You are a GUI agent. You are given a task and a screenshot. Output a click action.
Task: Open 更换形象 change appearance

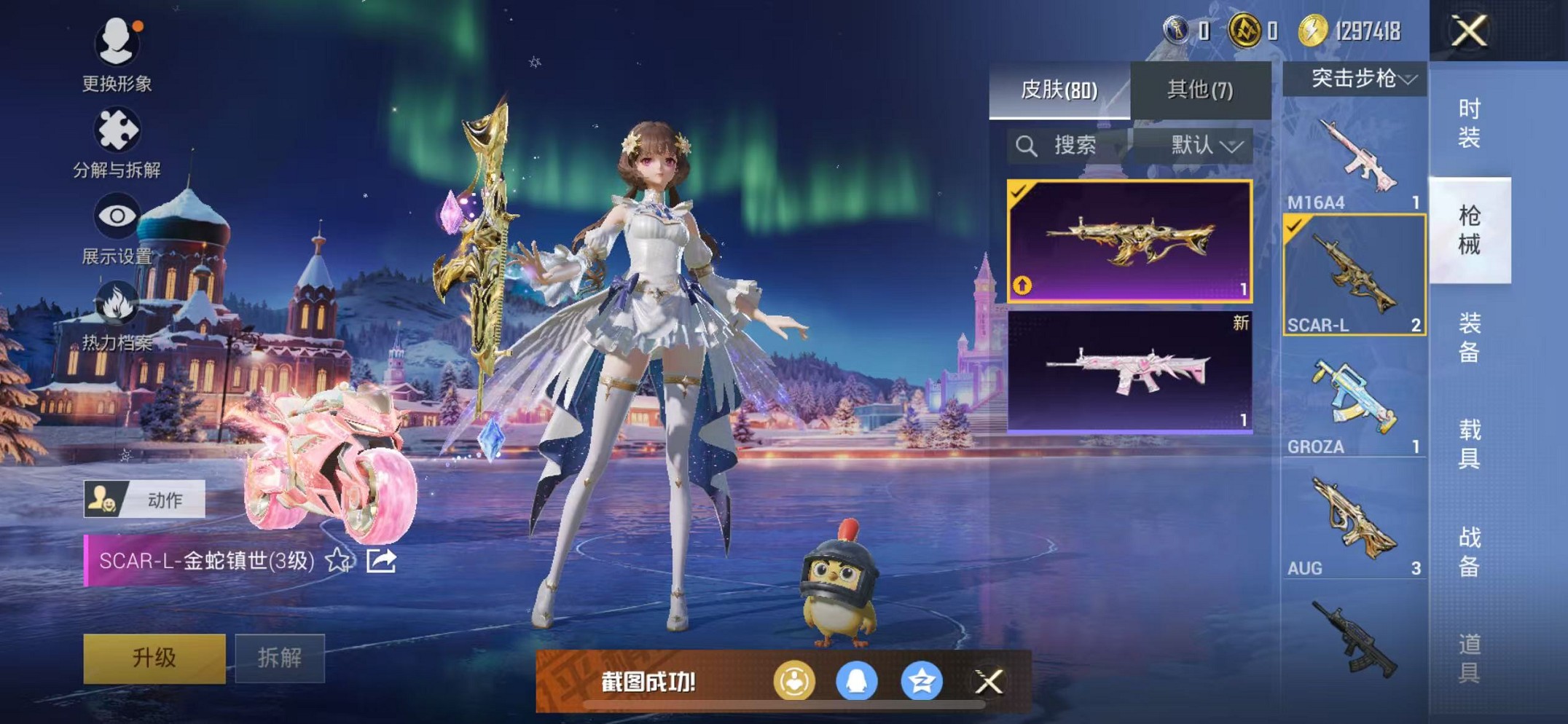[x=117, y=55]
